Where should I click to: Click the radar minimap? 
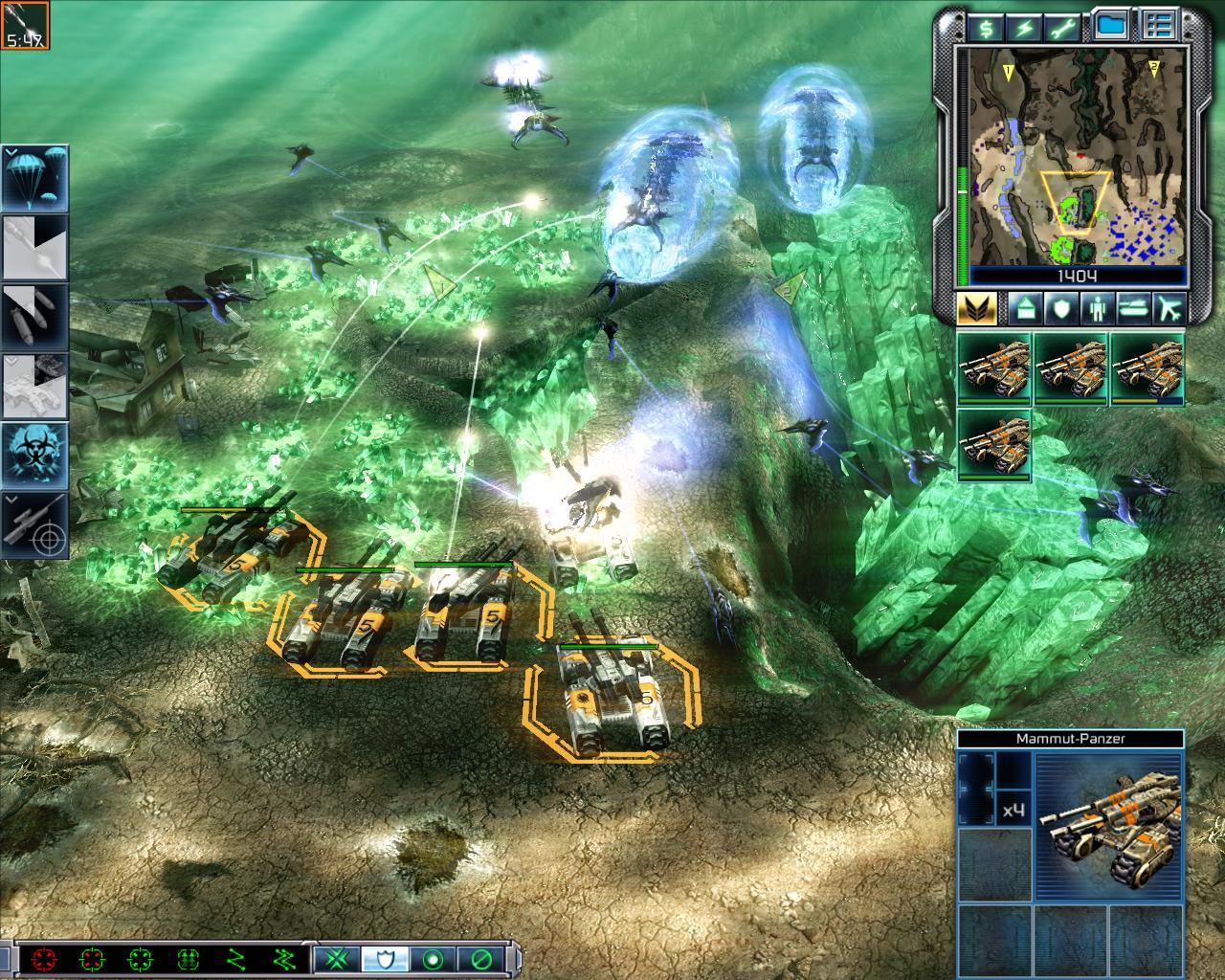[x=1079, y=155]
